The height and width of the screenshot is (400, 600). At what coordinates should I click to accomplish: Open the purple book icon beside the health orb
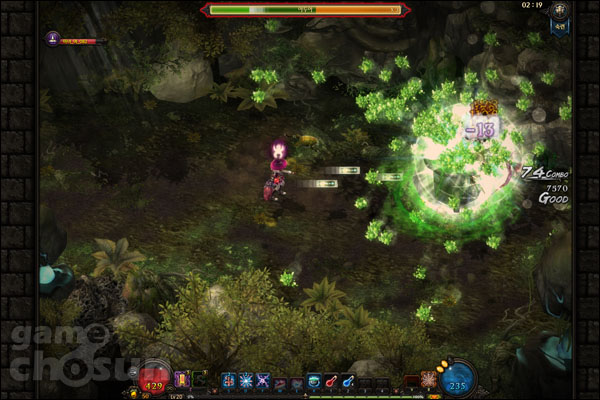[x=182, y=380]
